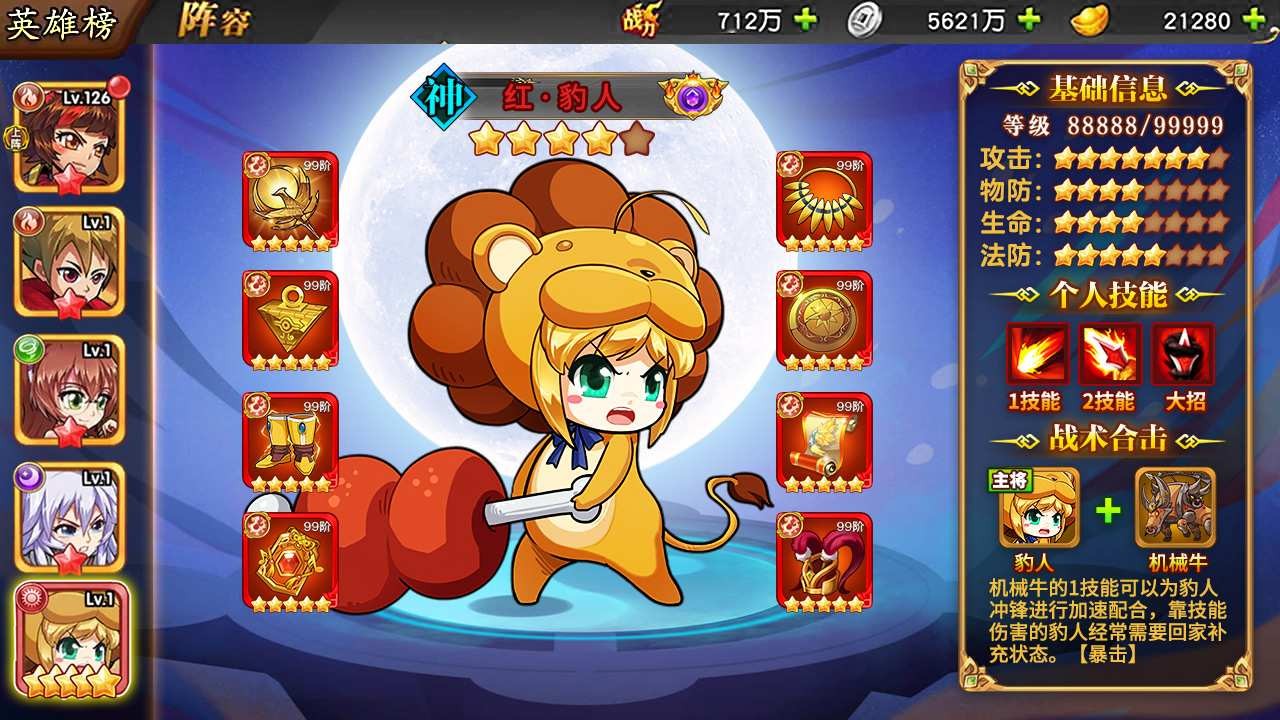Inspect the round golden medallion slot
The height and width of the screenshot is (720, 1280).
pos(824,320)
